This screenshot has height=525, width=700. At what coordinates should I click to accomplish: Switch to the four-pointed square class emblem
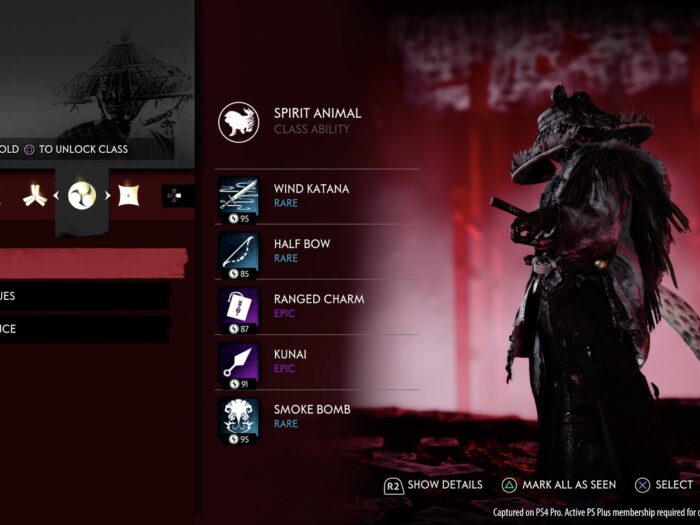point(128,196)
